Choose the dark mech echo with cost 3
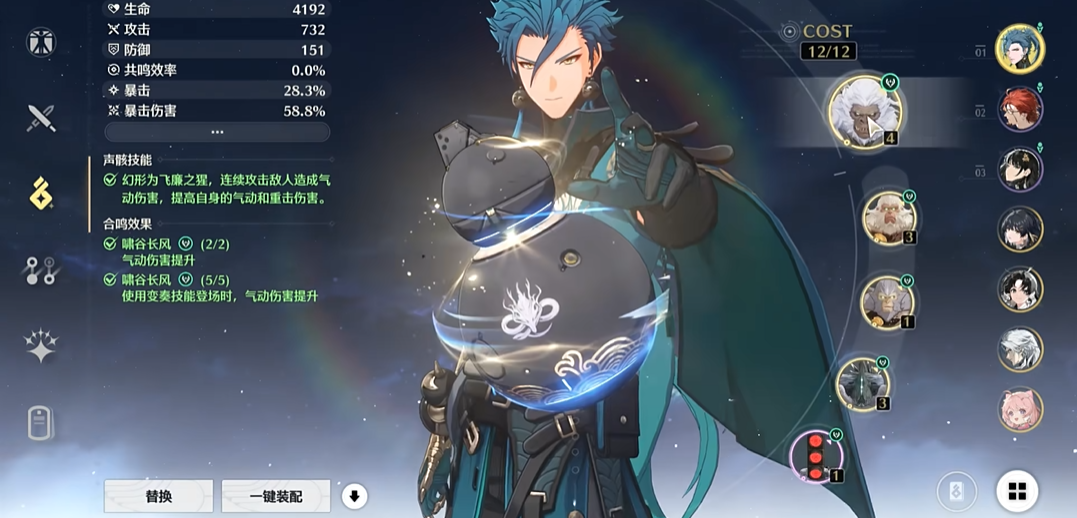This screenshot has width=1077, height=518. pos(862,382)
